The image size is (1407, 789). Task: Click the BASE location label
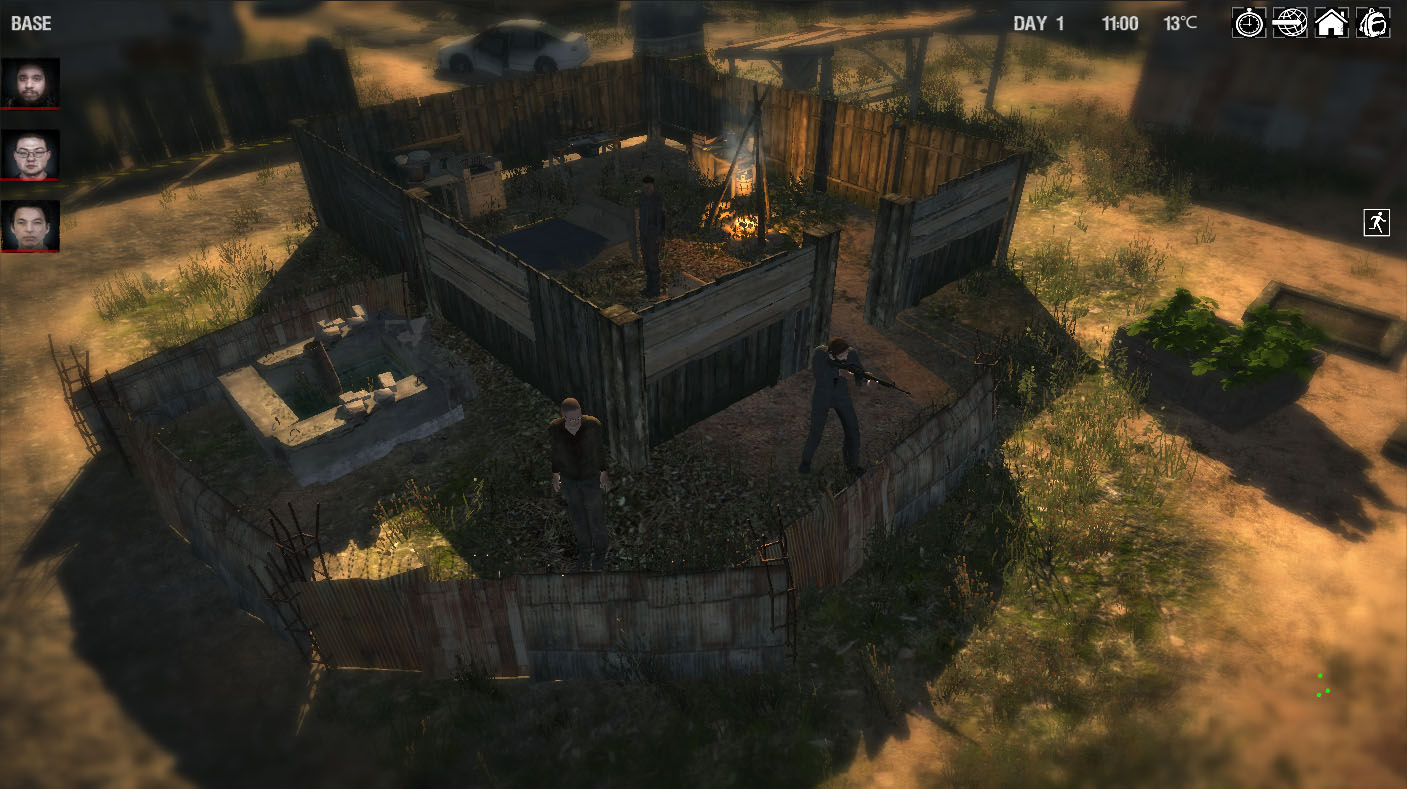point(30,23)
